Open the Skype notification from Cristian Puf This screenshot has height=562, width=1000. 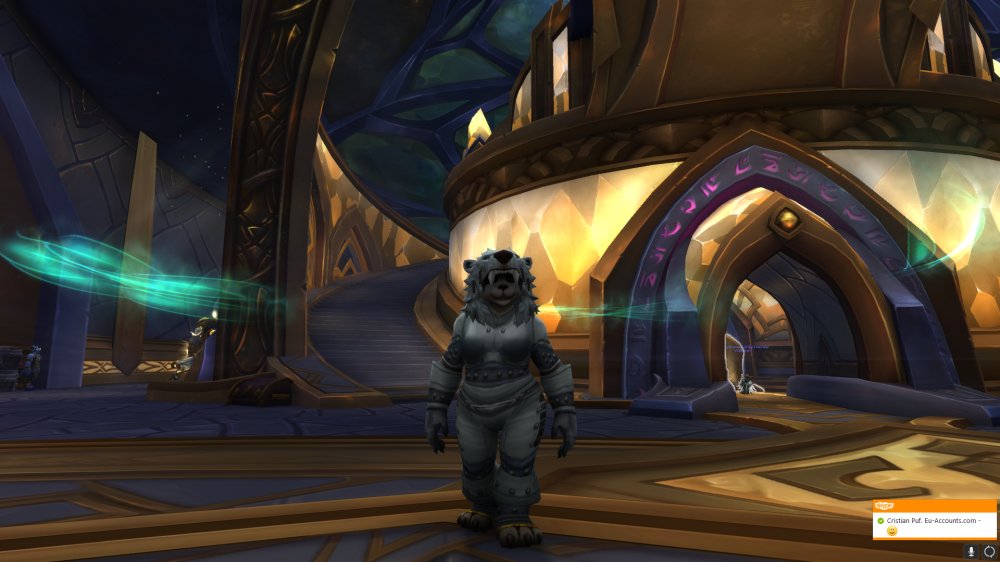pyautogui.click(x=934, y=522)
